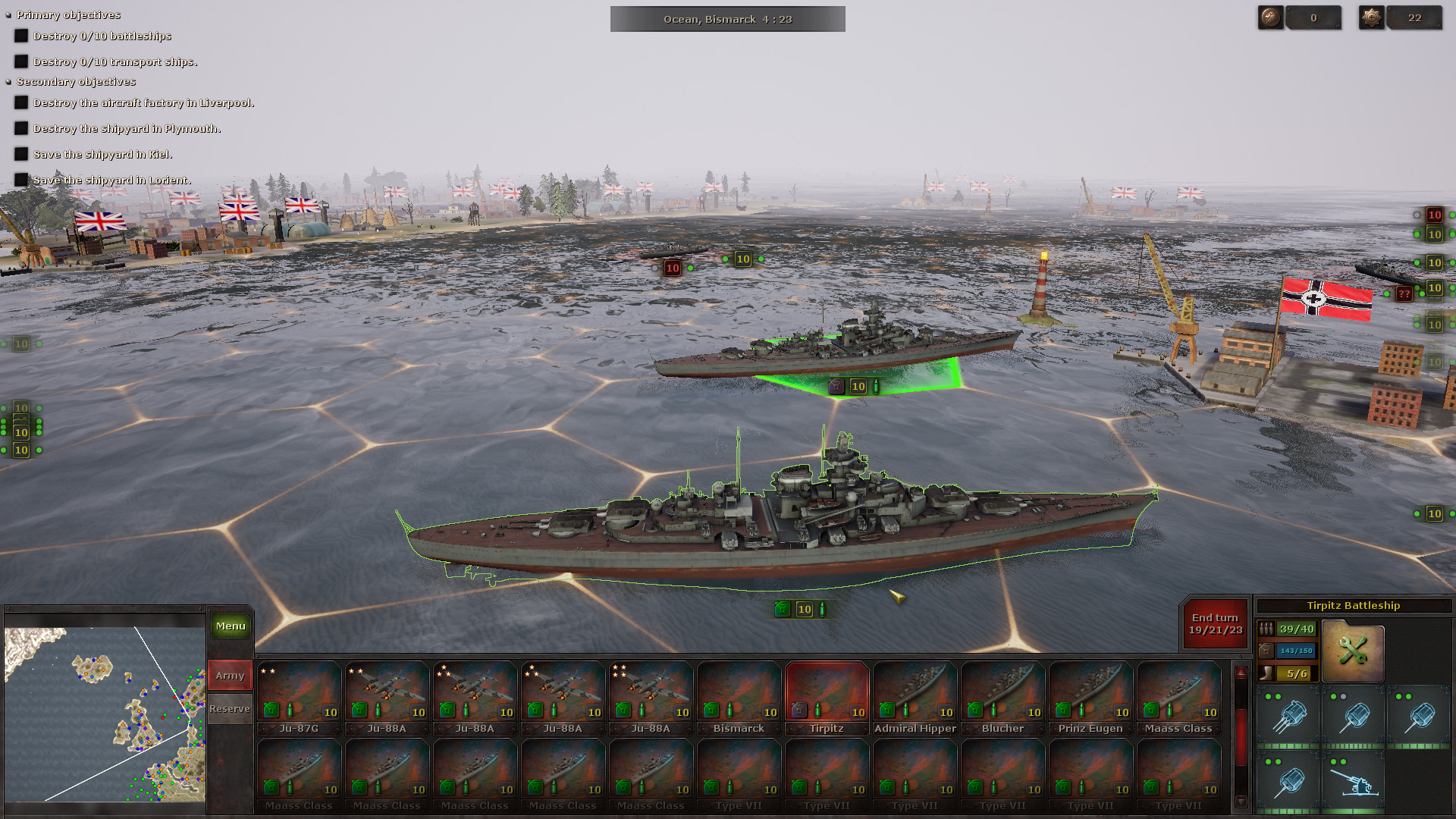Check the Destroy 0/10 battleships objective box

point(20,35)
